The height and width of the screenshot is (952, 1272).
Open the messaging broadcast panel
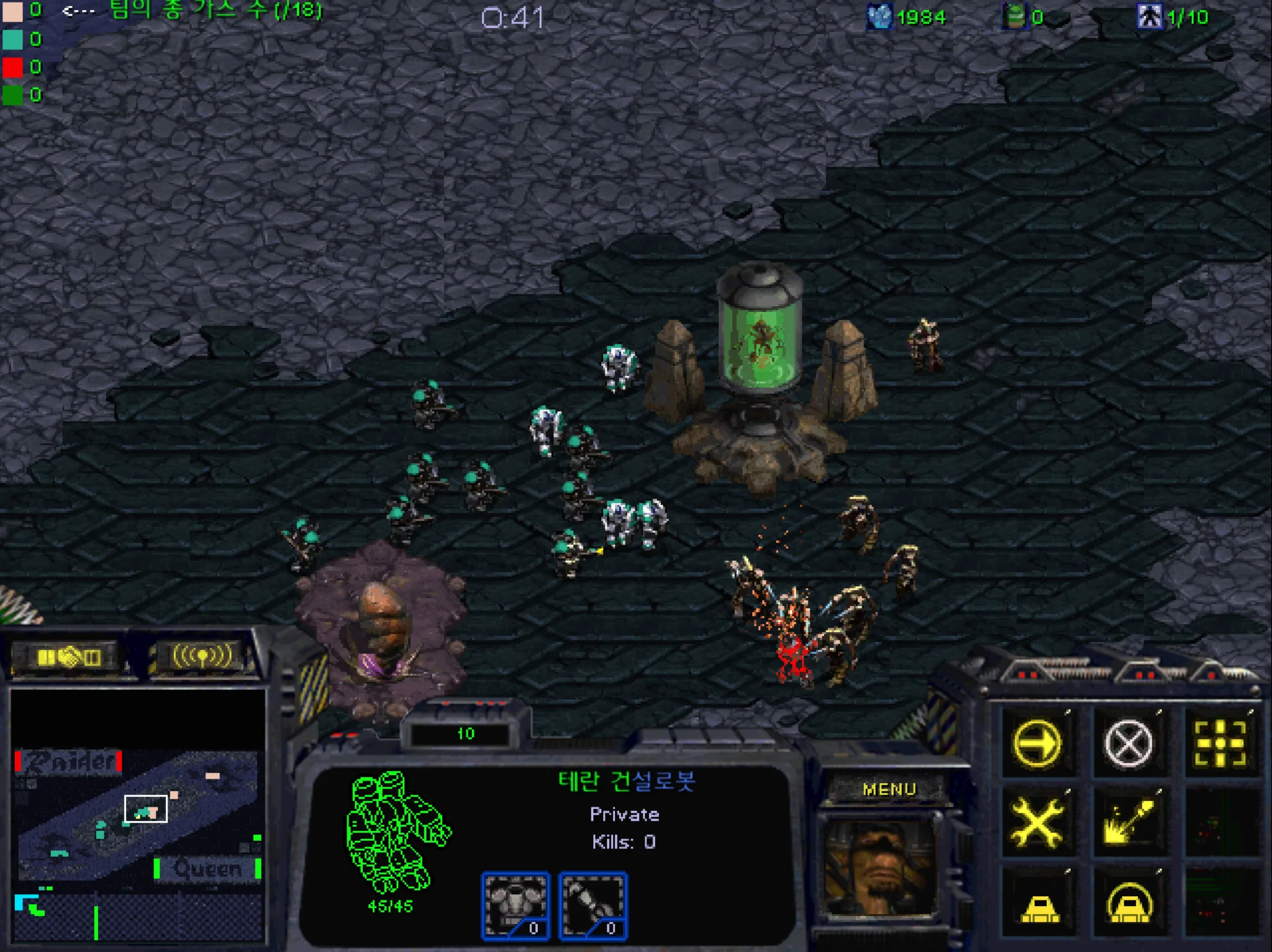202,655
